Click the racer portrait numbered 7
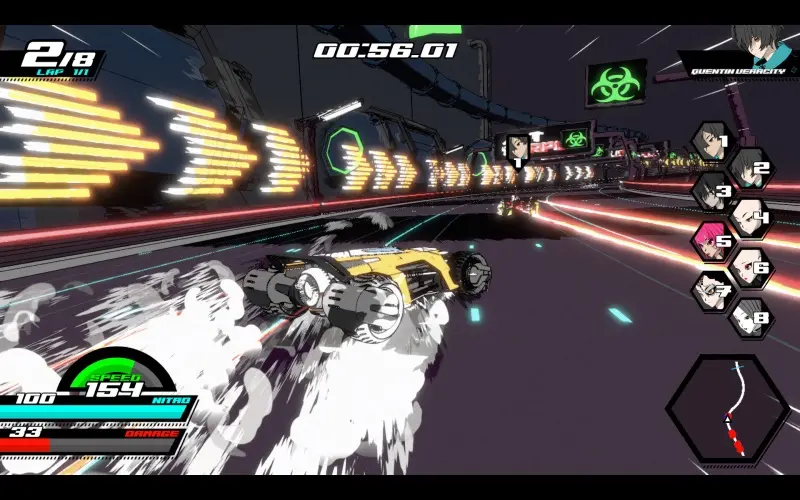Viewport: 800px width, 500px height. (x=711, y=291)
